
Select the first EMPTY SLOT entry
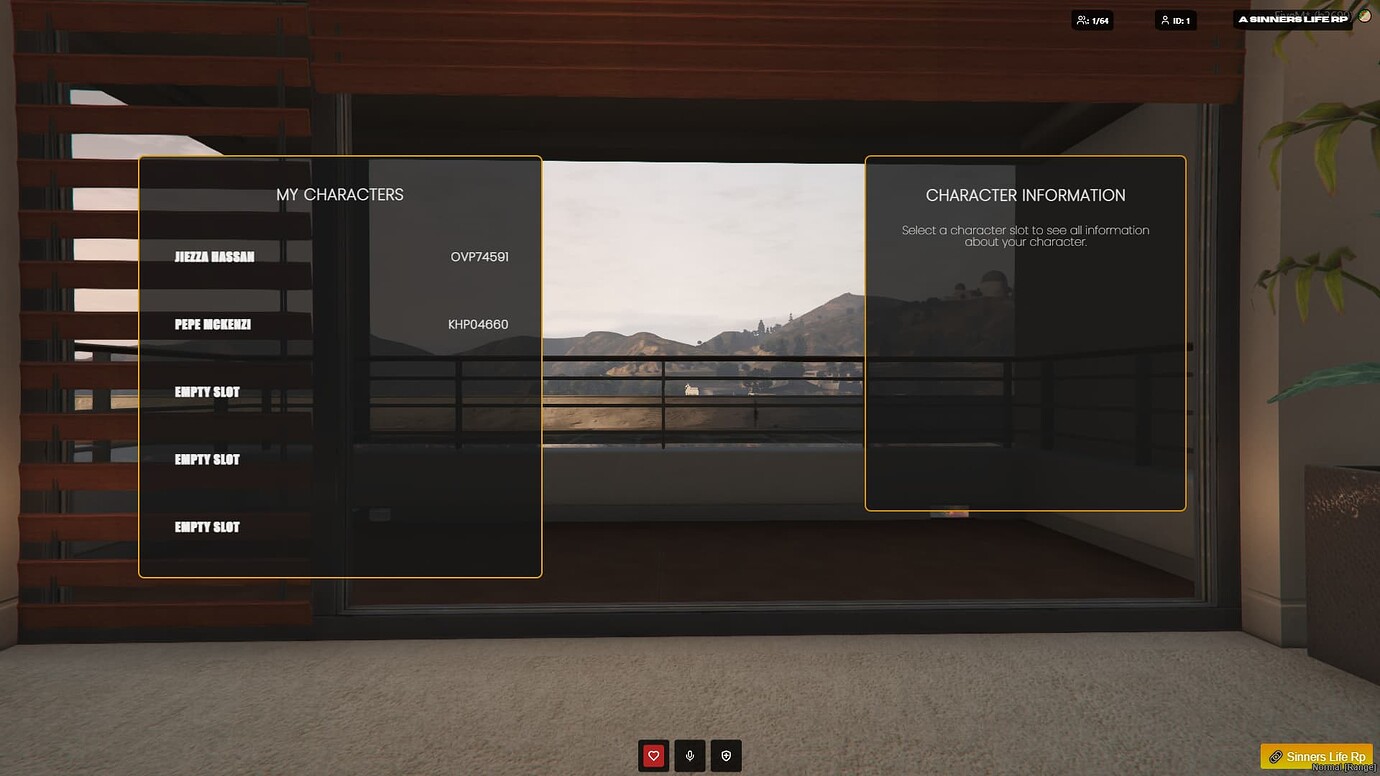[x=206, y=391]
